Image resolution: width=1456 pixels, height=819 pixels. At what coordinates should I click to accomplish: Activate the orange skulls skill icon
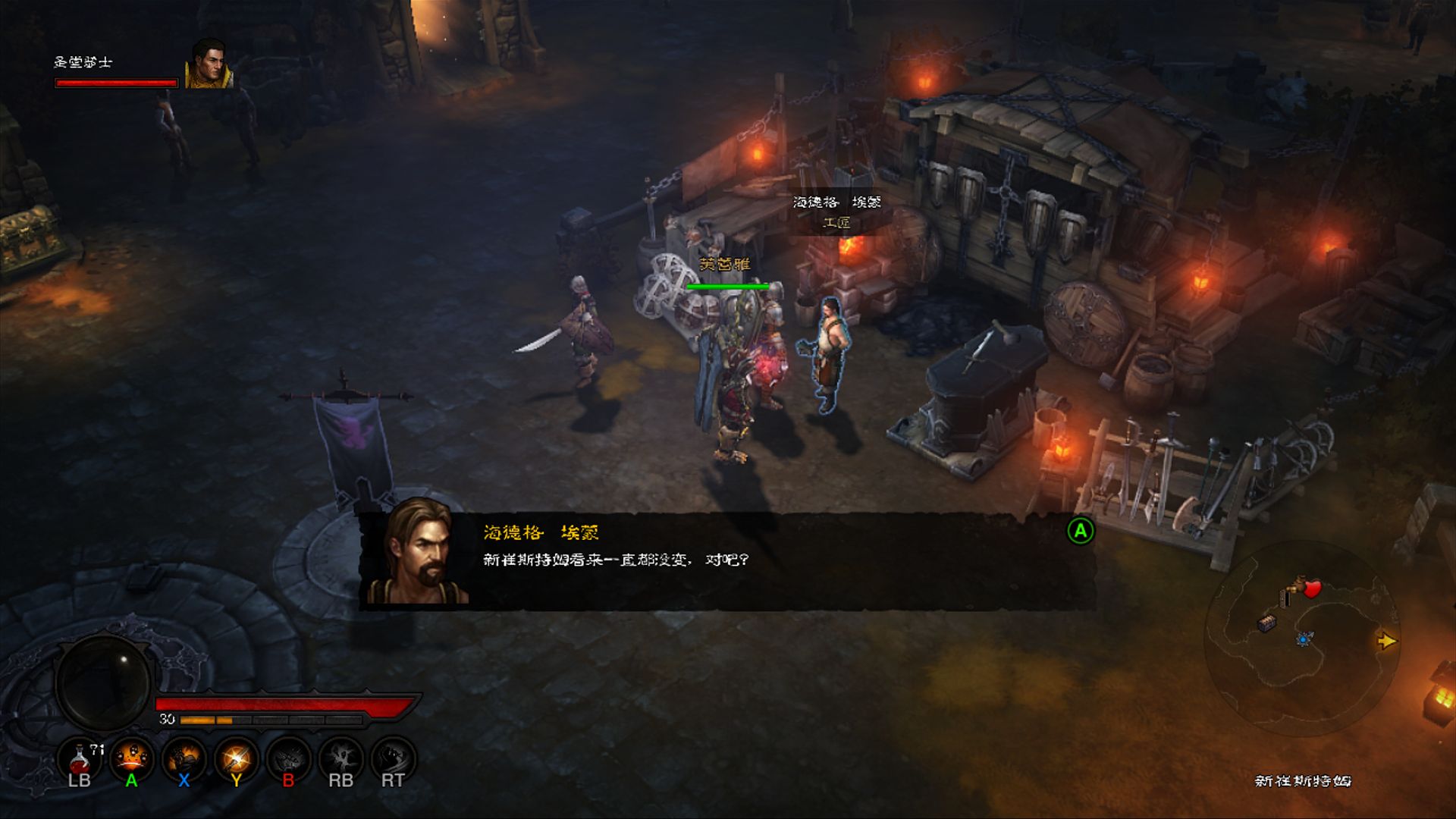(x=131, y=758)
